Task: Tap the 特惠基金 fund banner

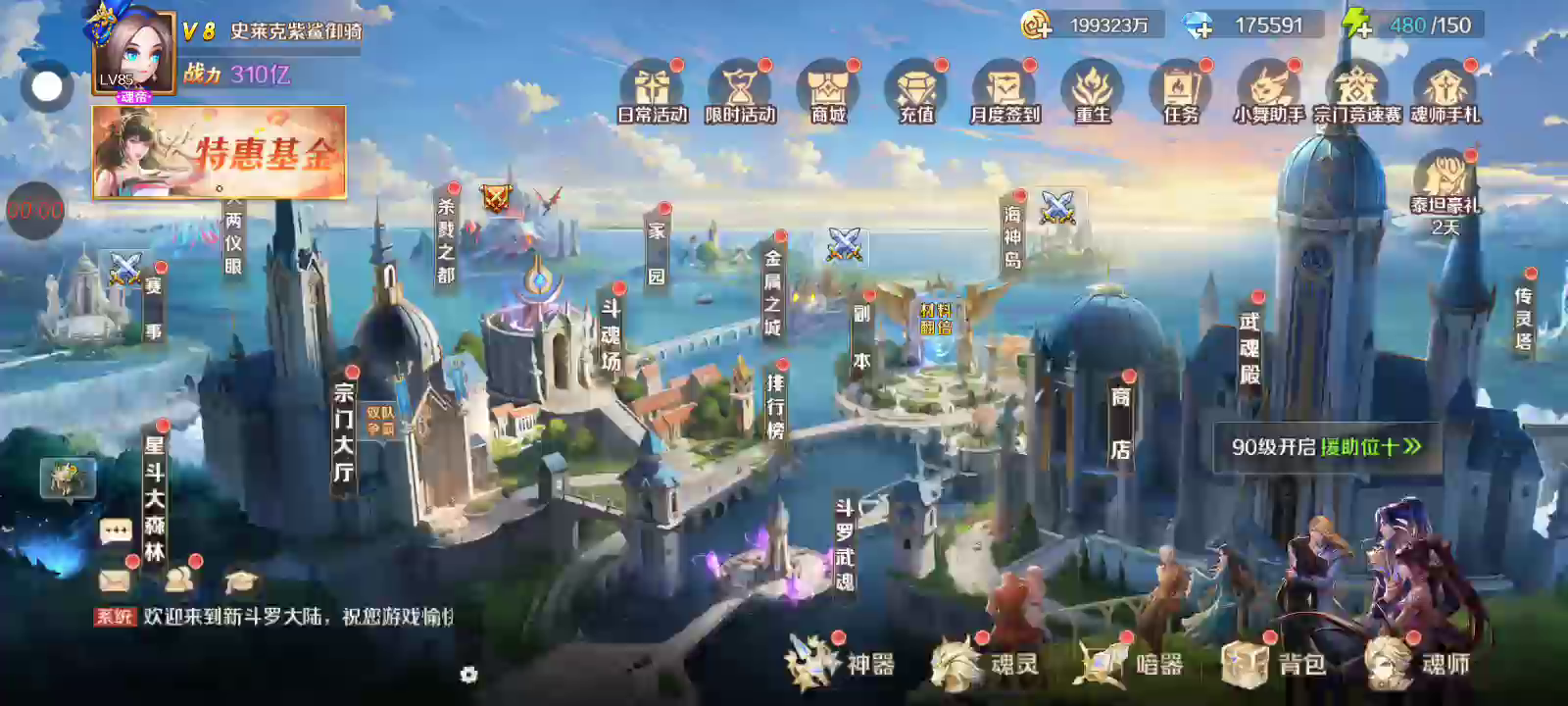Action: coord(220,152)
